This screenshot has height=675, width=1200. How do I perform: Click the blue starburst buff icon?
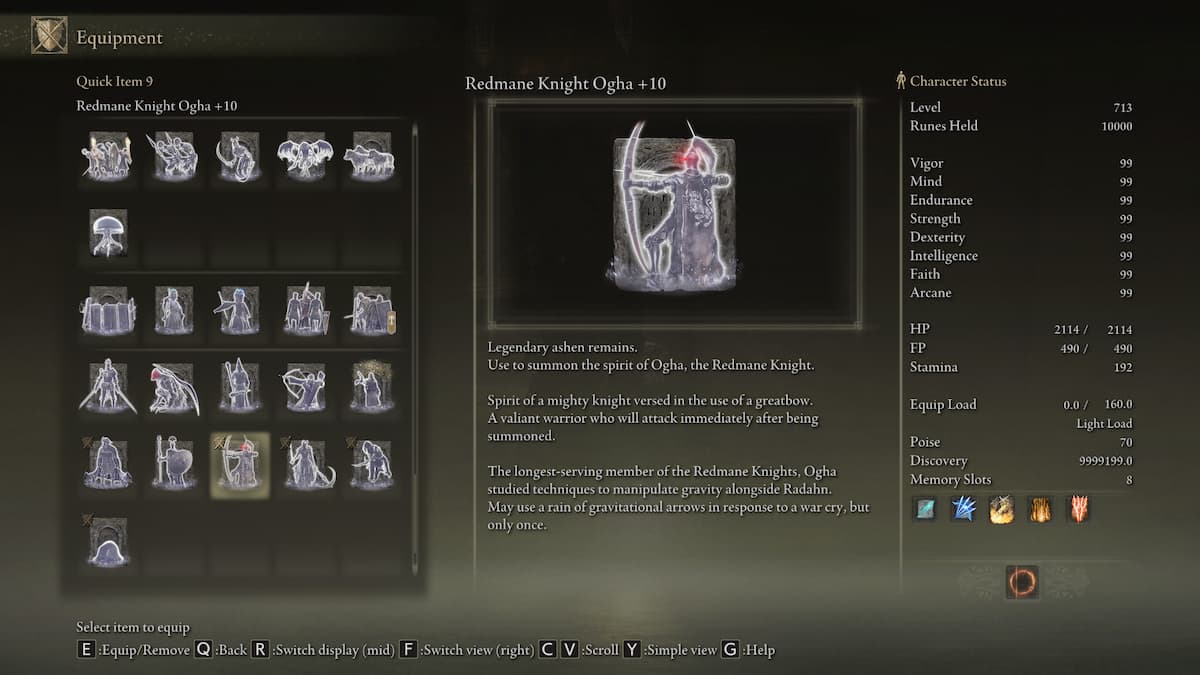[x=964, y=509]
